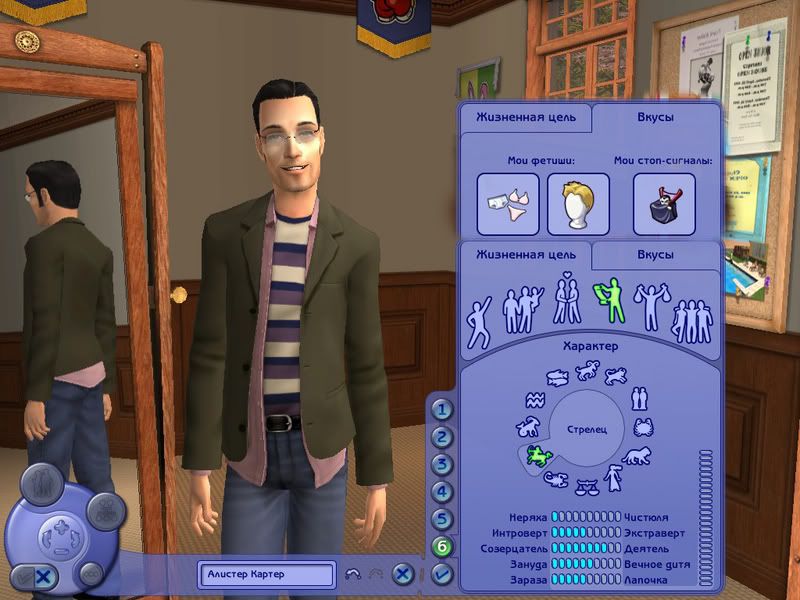The image size is (800, 600).
Task: Pick the blond hair turn-on icon
Action: pos(578,204)
